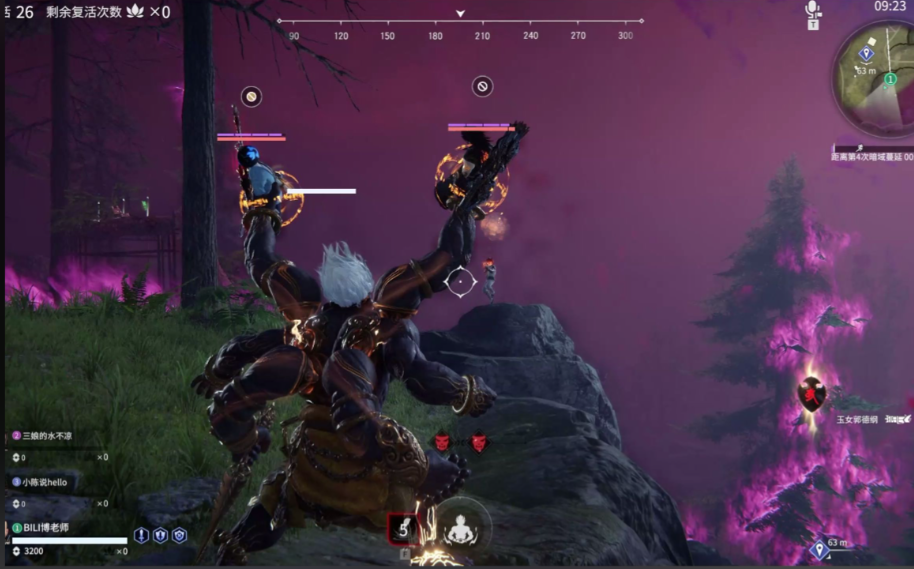Select the blue waypoint marker on the minimap
This screenshot has height=569, width=914.
point(866,54)
